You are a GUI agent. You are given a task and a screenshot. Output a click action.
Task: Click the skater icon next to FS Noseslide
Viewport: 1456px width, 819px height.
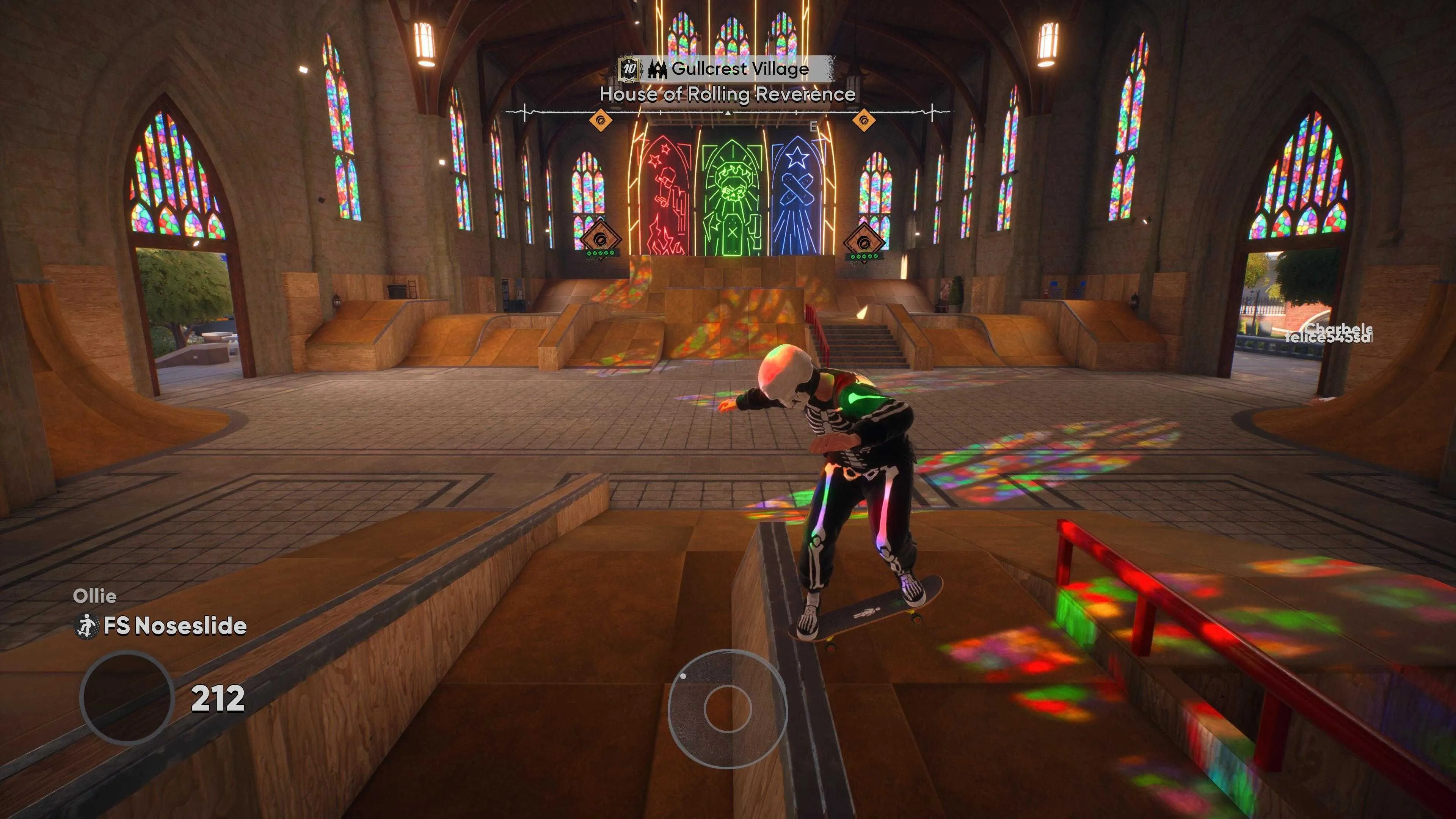pyautogui.click(x=86, y=626)
